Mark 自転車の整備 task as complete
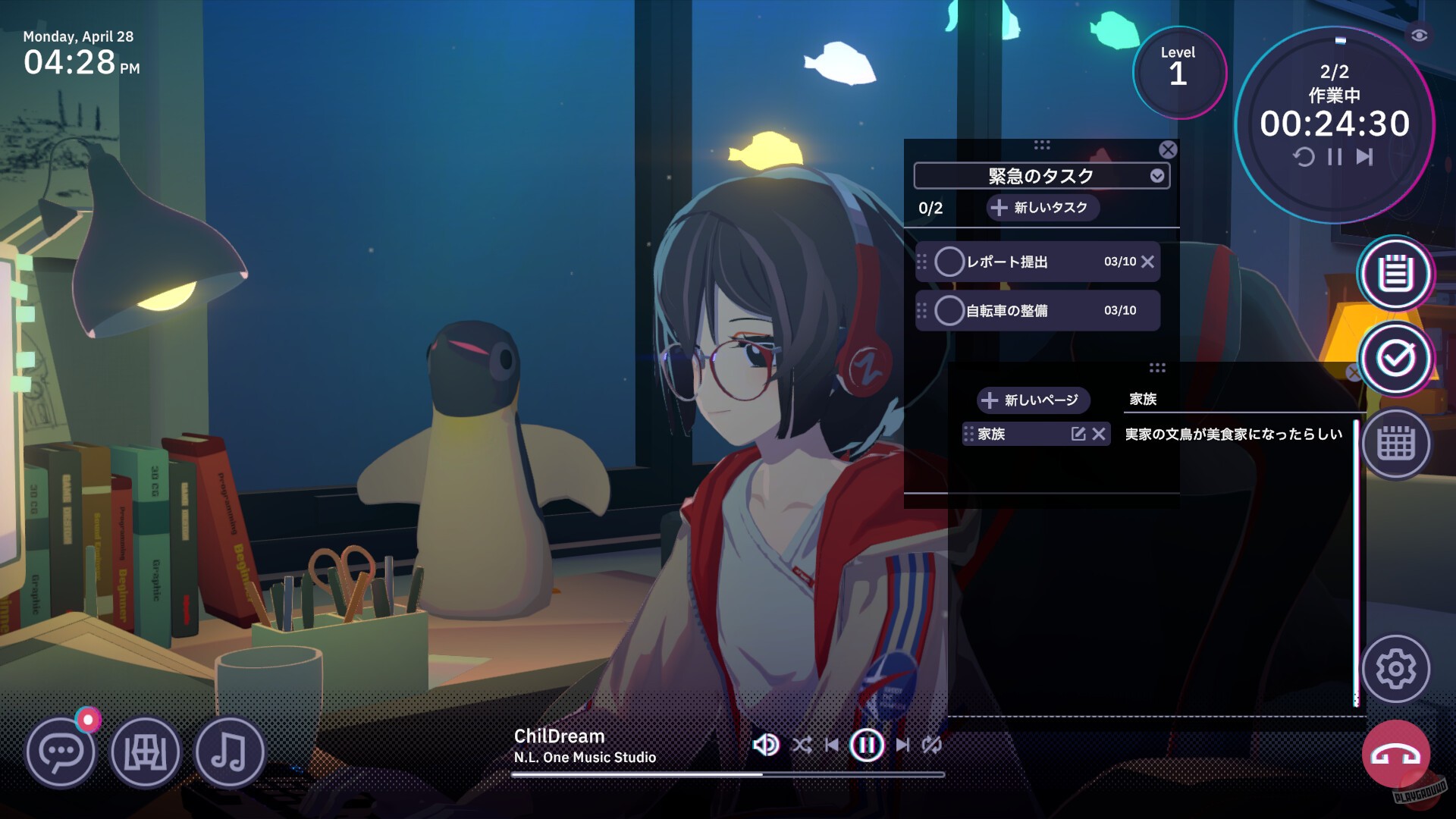 (949, 310)
